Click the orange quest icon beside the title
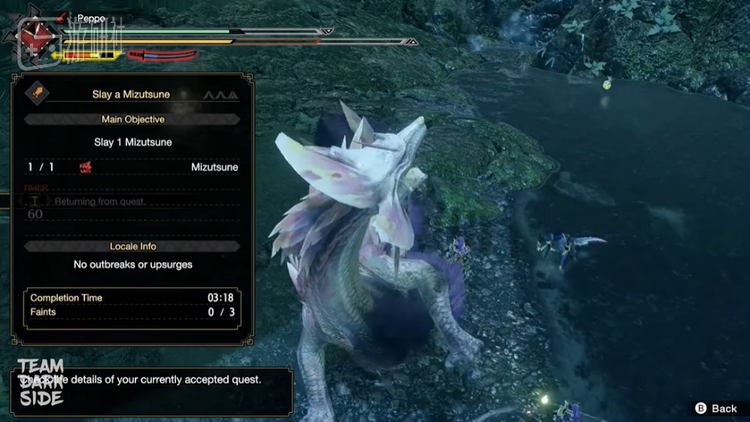The image size is (750, 422). coord(38,93)
